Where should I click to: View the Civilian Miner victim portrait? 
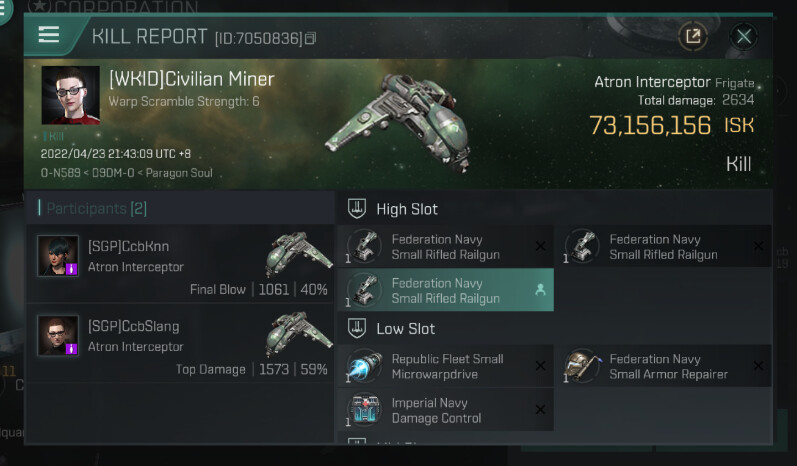click(x=70, y=95)
